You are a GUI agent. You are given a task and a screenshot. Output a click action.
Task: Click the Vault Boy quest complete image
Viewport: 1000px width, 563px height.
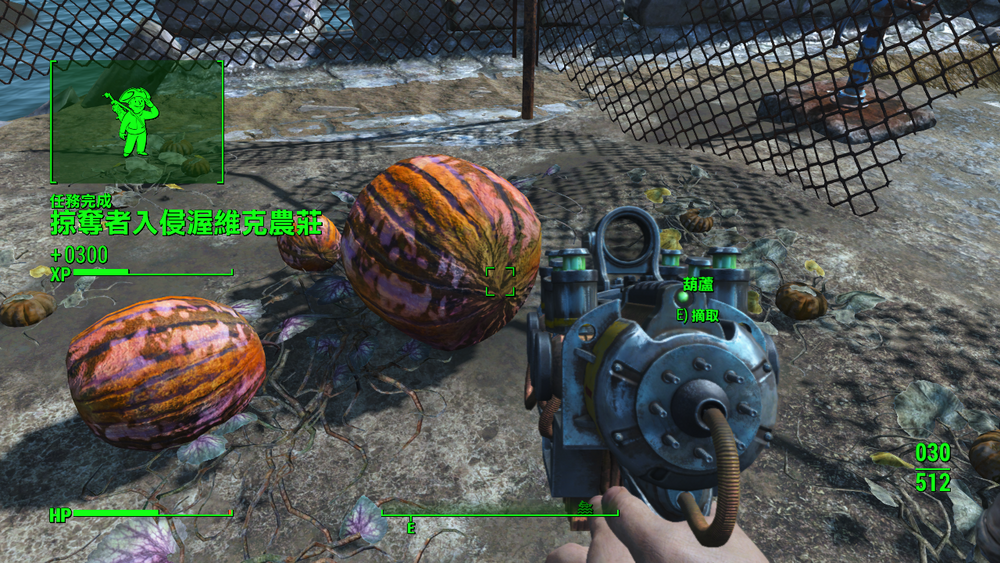tap(137, 122)
